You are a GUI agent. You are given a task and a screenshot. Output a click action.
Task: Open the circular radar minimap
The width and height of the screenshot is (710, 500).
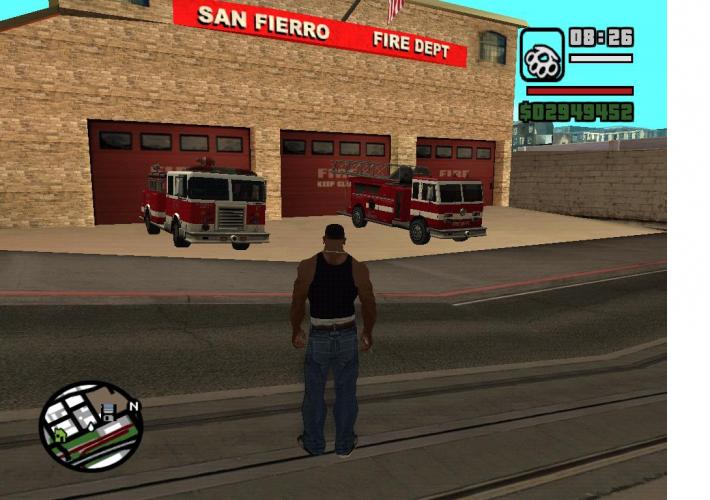[91, 427]
